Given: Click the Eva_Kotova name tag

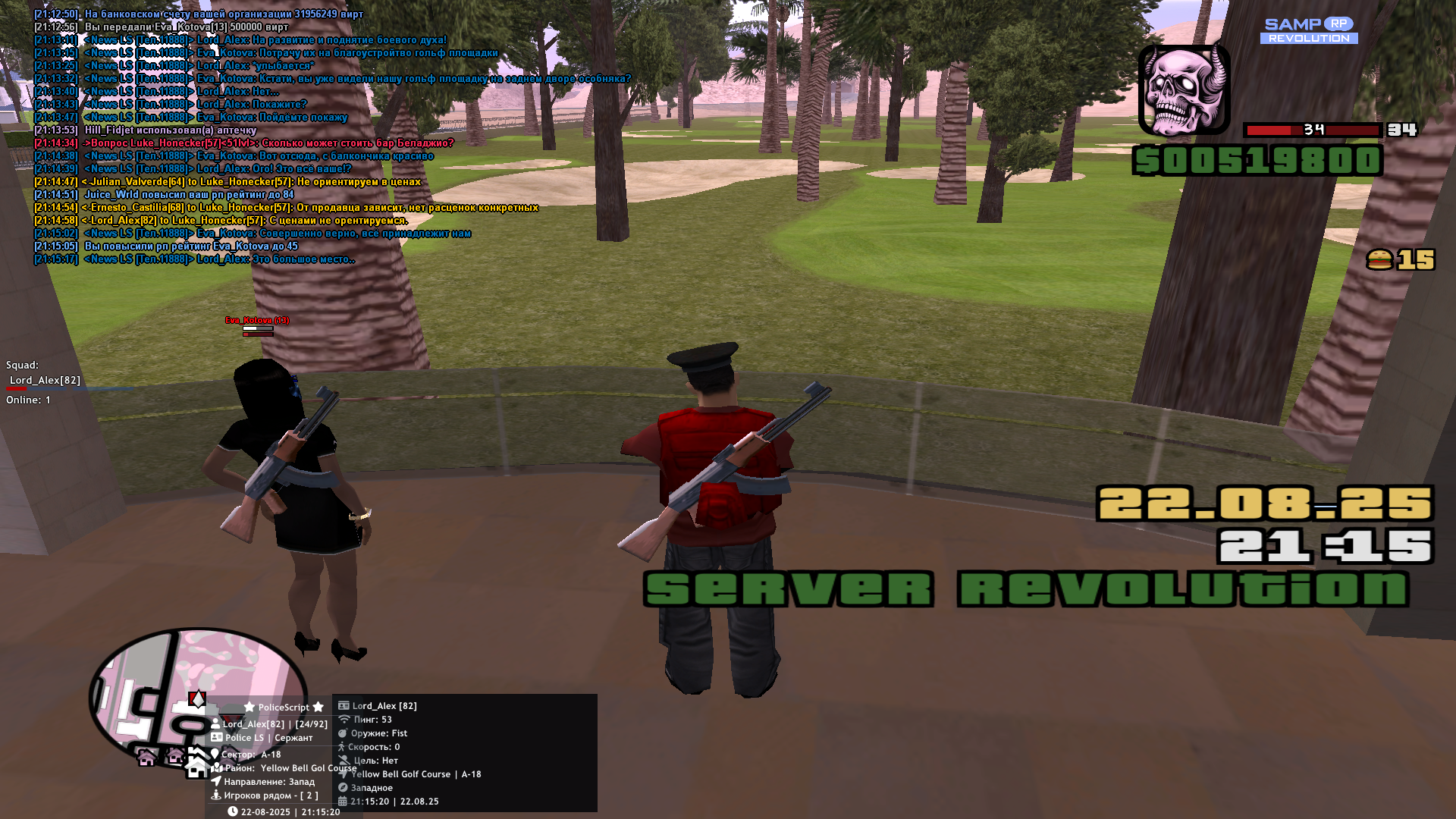Looking at the screenshot, I should [x=257, y=320].
